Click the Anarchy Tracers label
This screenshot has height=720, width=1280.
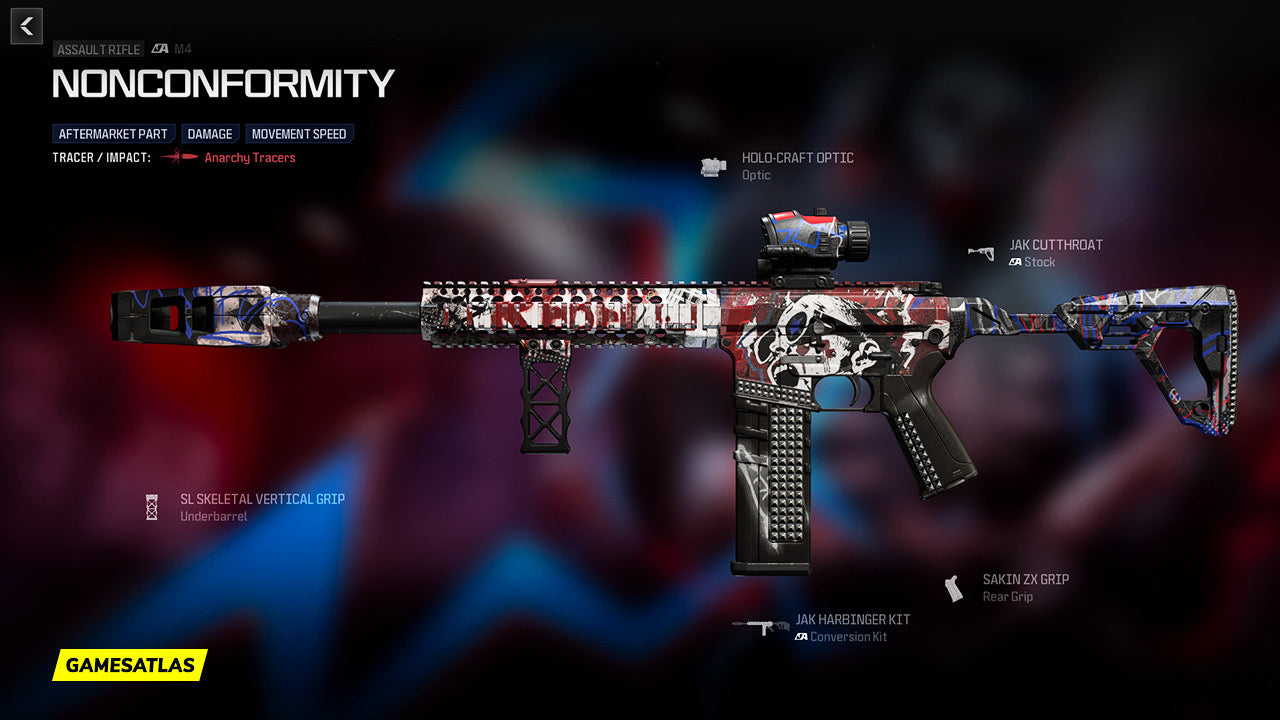[x=250, y=158]
